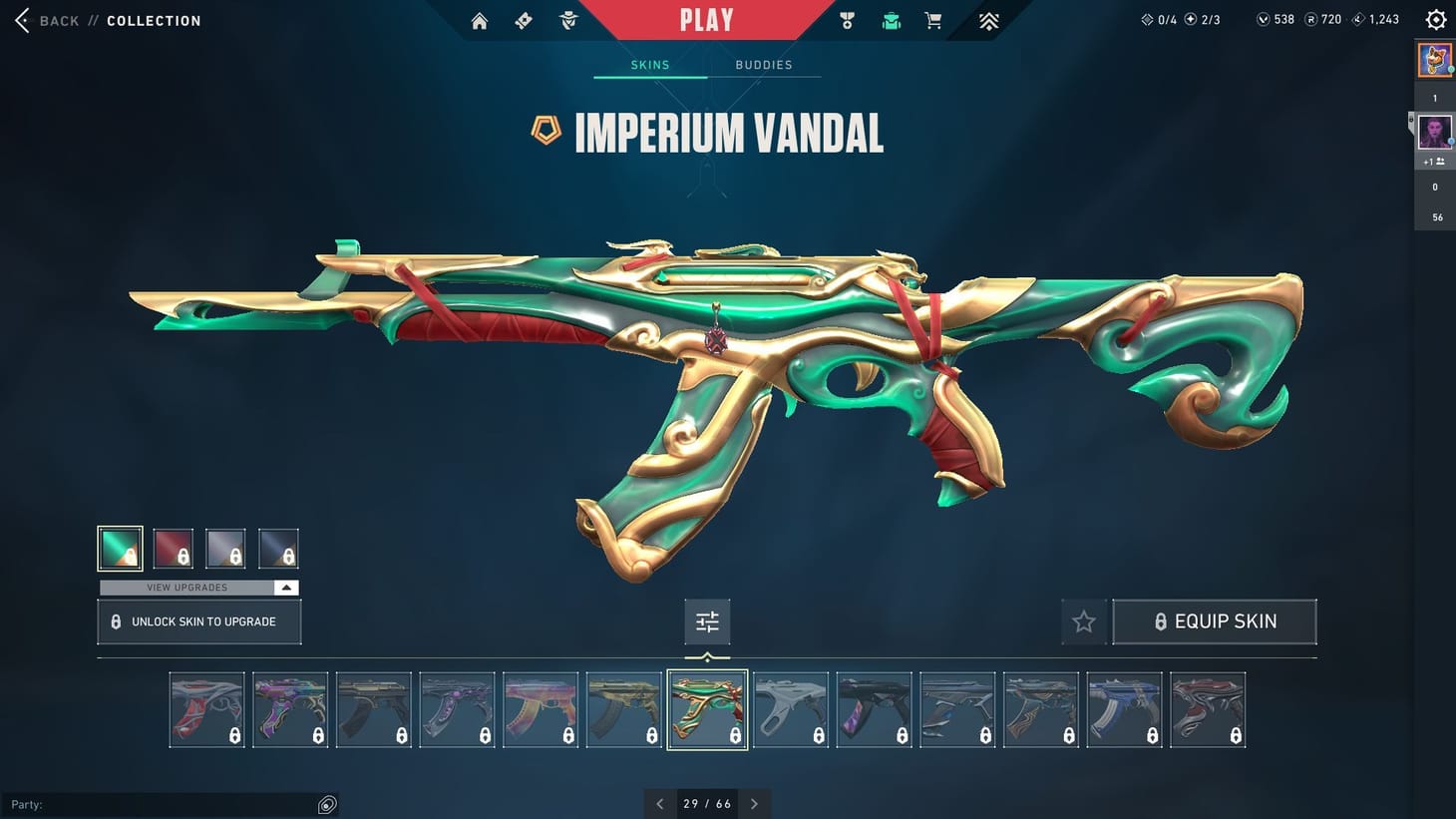This screenshot has height=819, width=1456.
Task: Select the white Vandal skin thumbnail in the carousel
Action: [791, 708]
